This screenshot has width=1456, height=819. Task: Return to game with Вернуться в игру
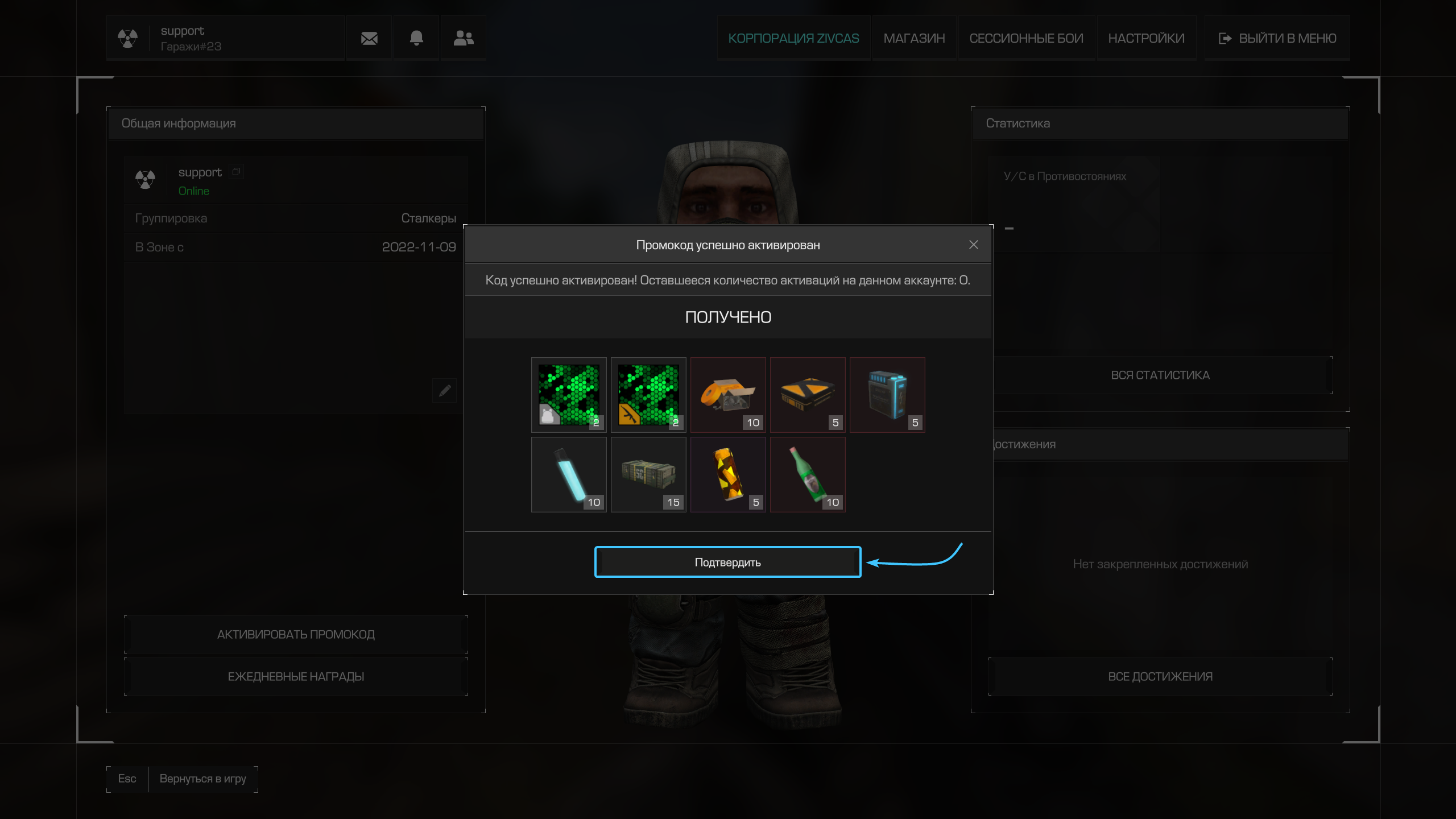pos(202,779)
